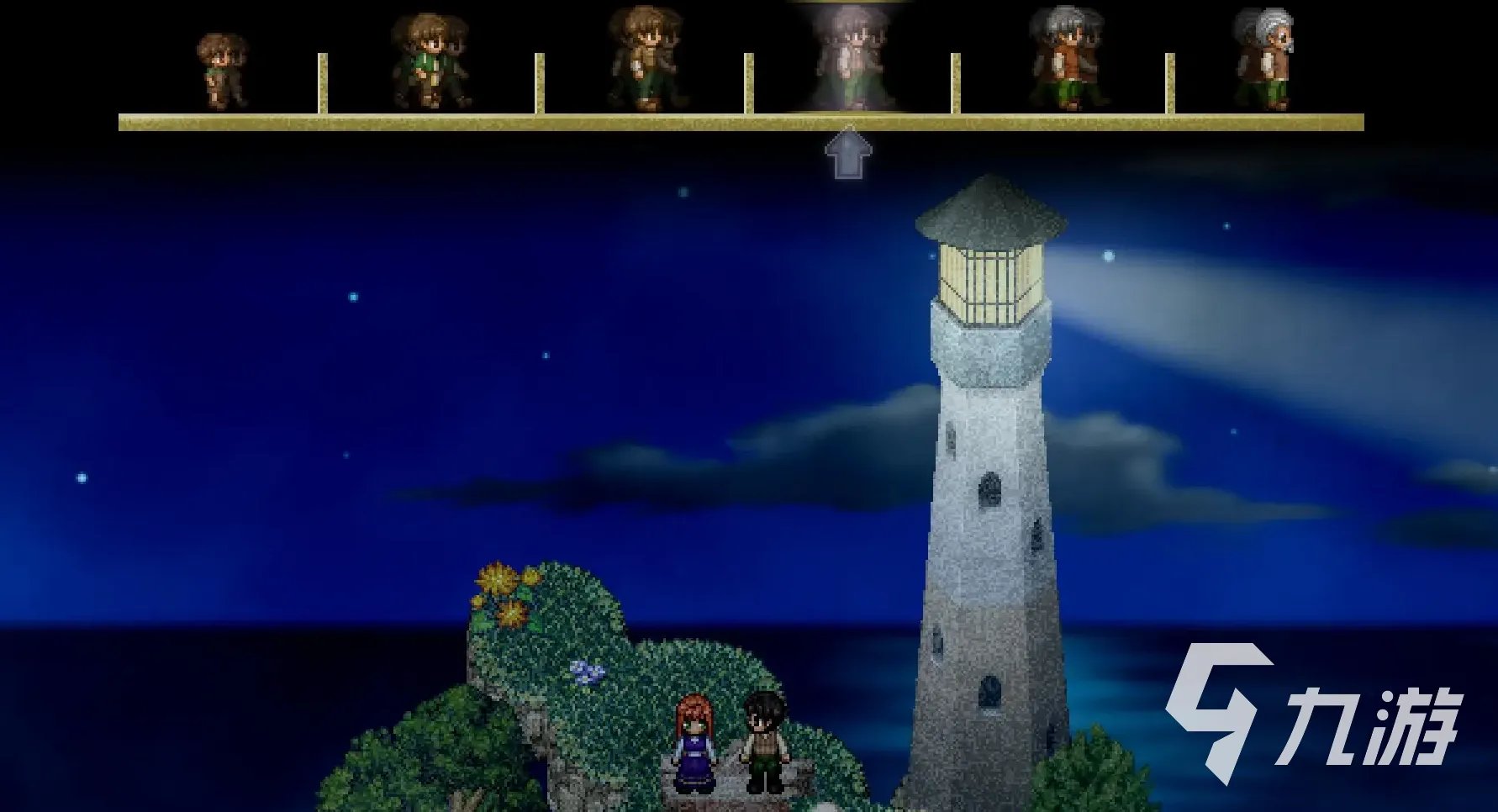Choose the gray-haired middle-aged memory stage
Image resolution: width=1498 pixels, height=812 pixels.
tap(1068, 59)
